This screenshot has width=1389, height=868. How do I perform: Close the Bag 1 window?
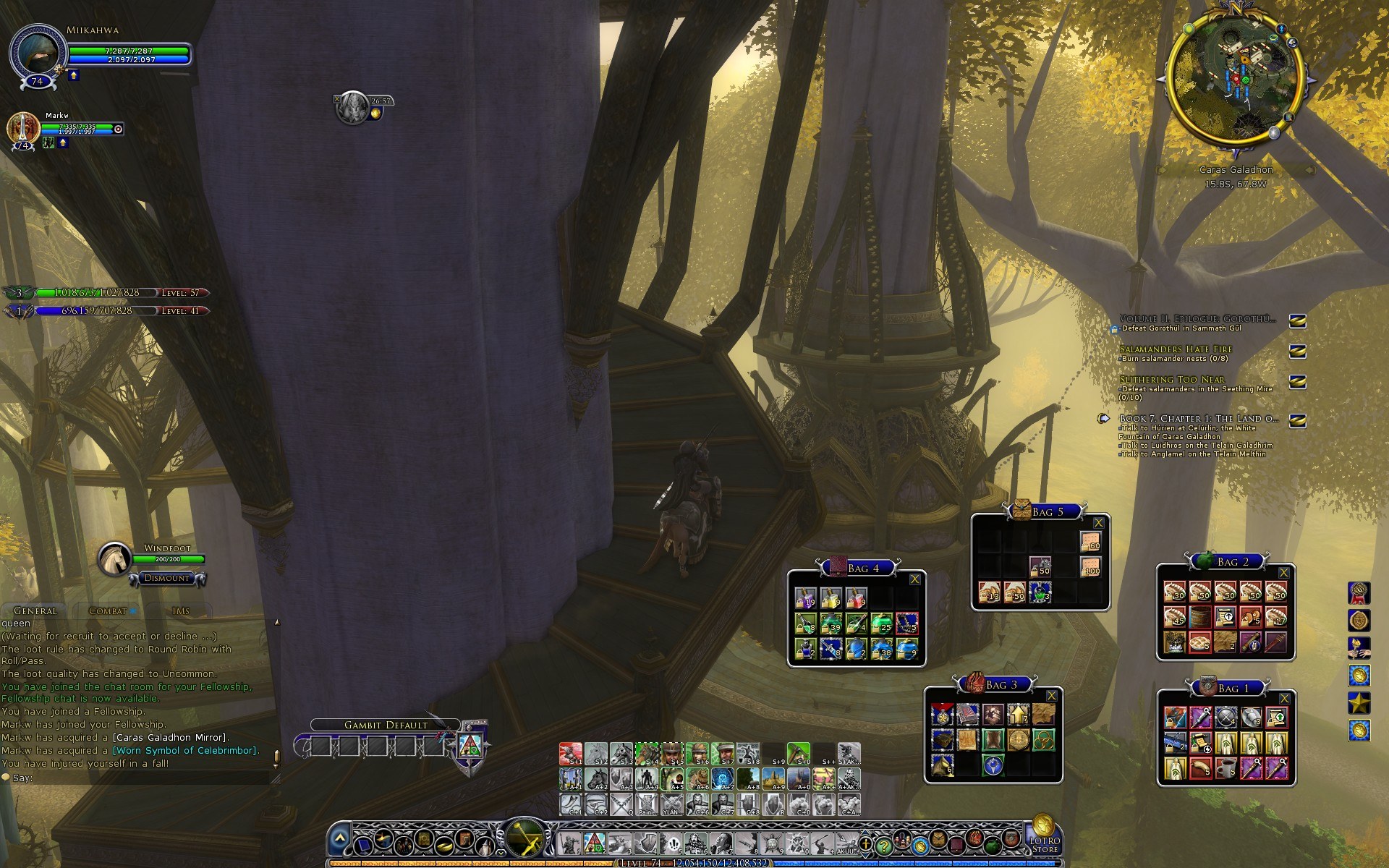point(1285,699)
